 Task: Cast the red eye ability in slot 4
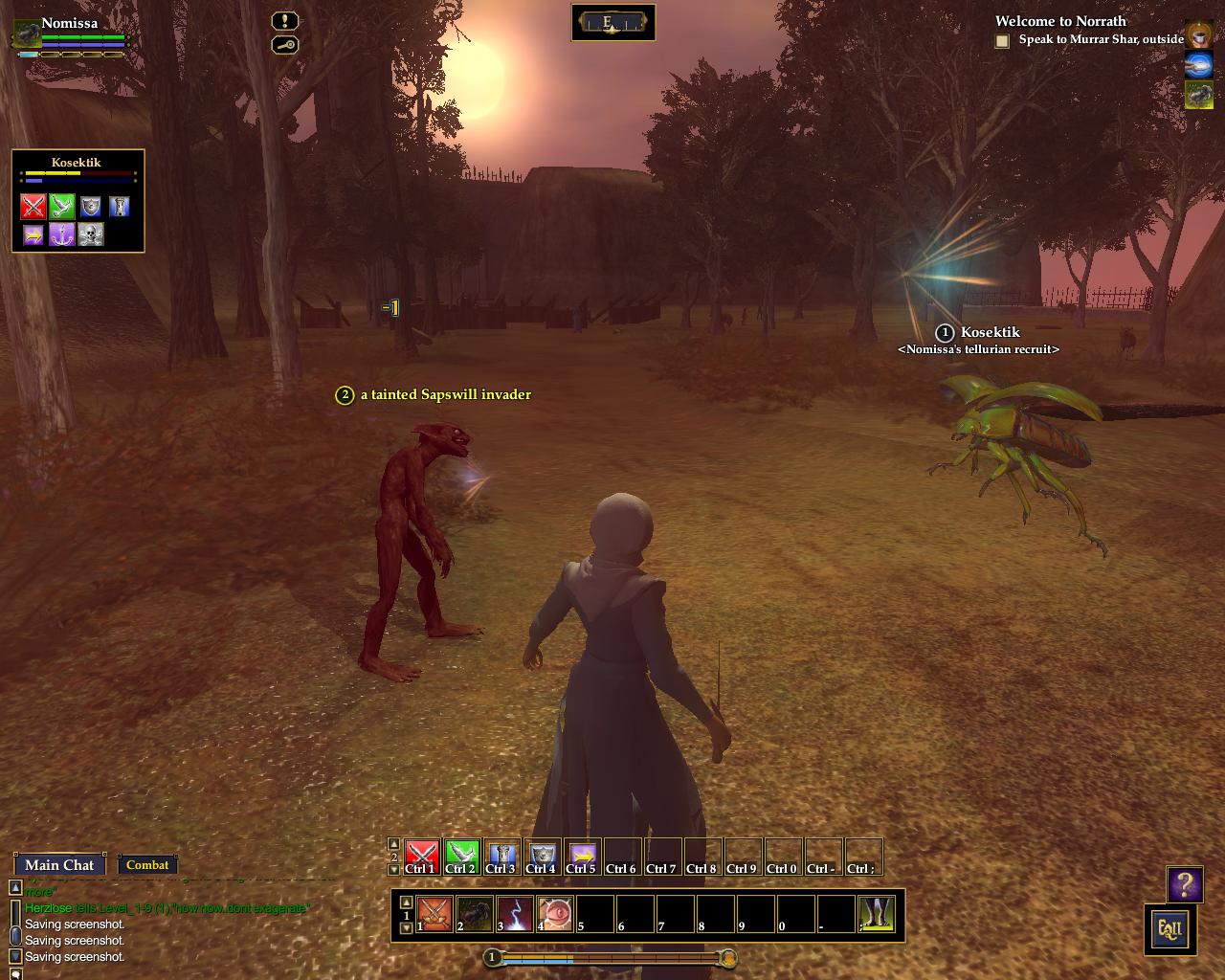click(555, 914)
